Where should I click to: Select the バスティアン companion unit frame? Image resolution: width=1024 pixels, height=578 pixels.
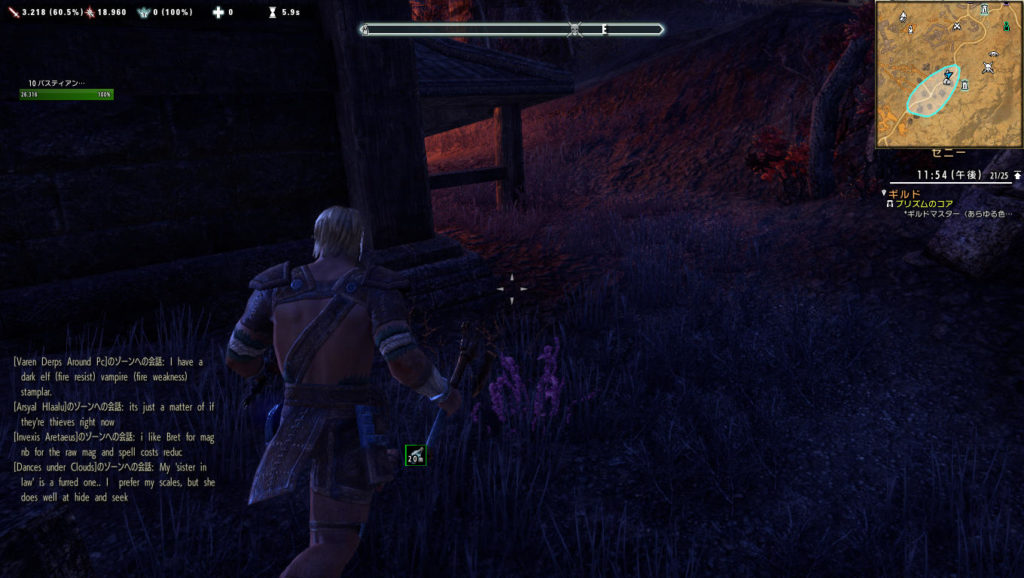(x=66, y=89)
